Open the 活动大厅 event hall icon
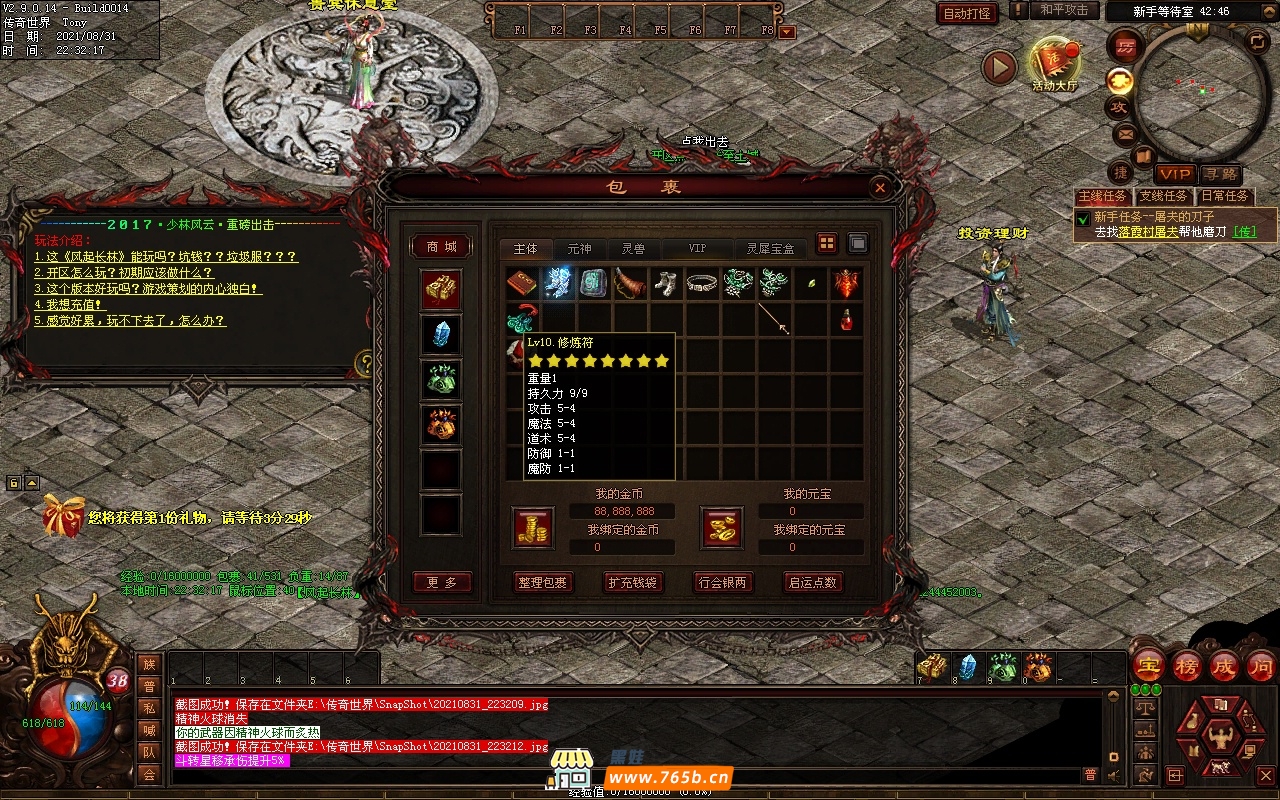The image size is (1280, 800). click(1054, 64)
